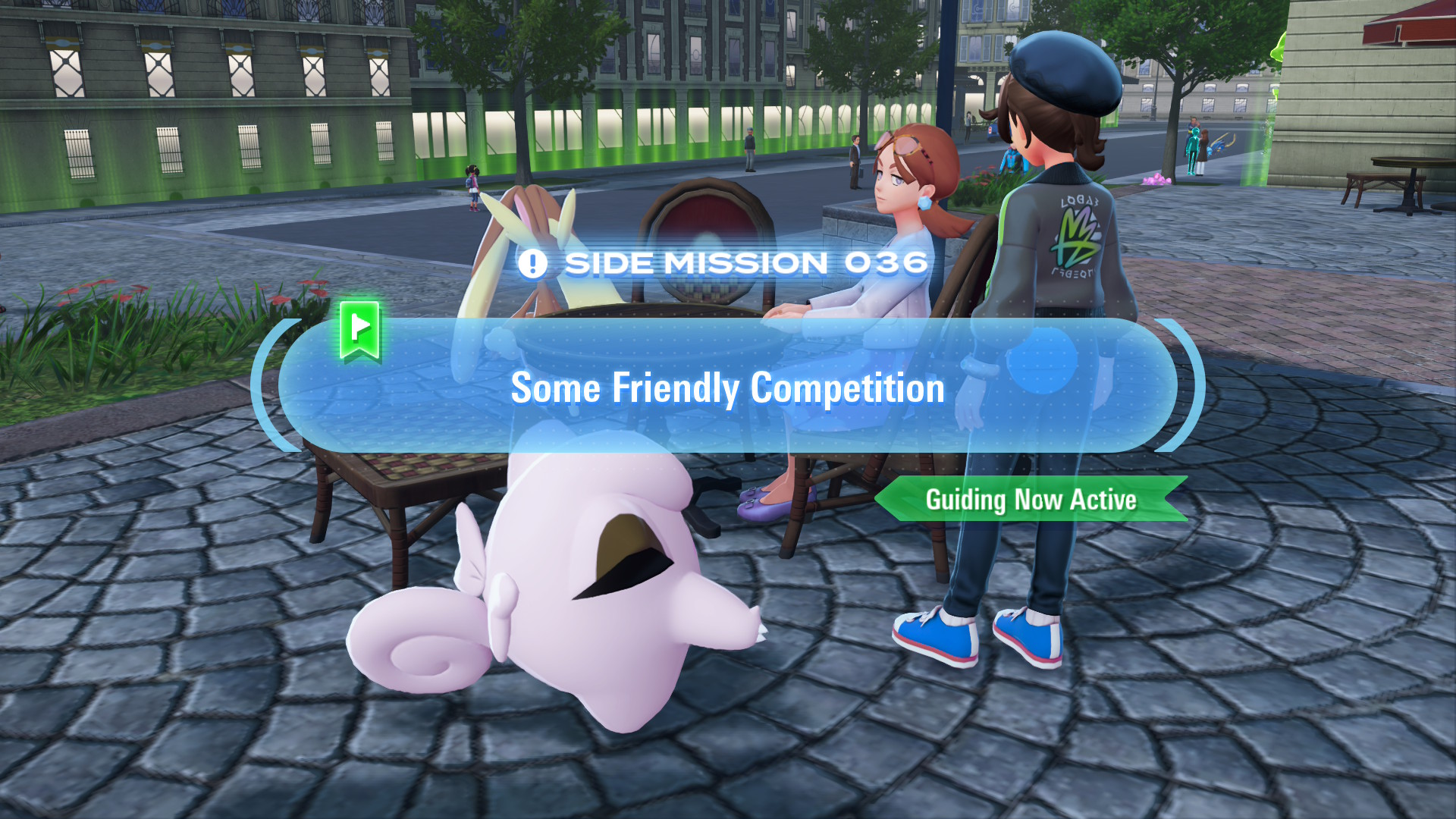Screen dimensions: 1456x819
Task: Click the Side Mission 036 exclamation icon
Action: point(532,264)
